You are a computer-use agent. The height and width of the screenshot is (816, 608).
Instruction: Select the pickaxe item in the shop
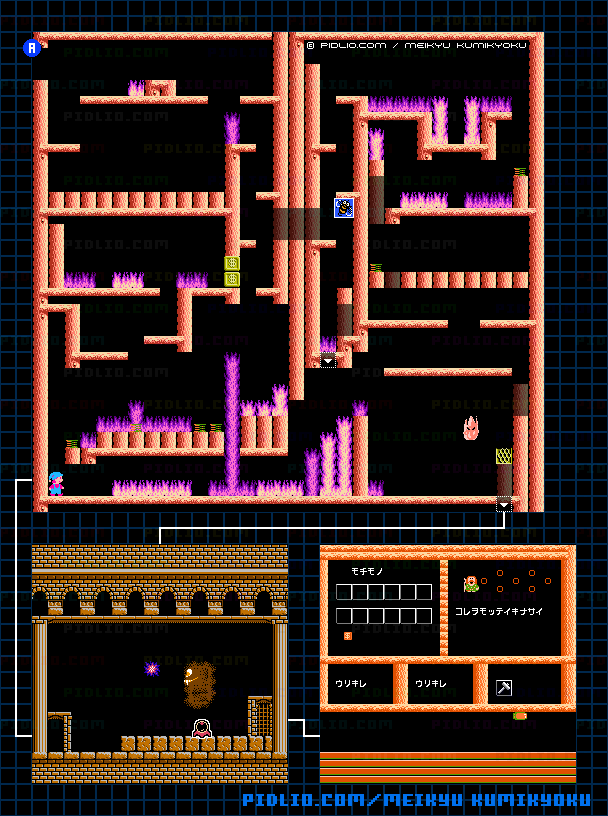click(504, 688)
